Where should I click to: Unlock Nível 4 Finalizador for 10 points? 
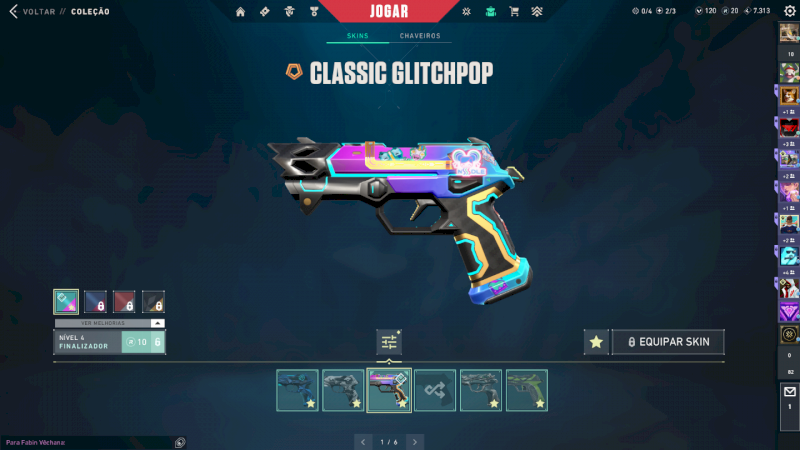141,342
